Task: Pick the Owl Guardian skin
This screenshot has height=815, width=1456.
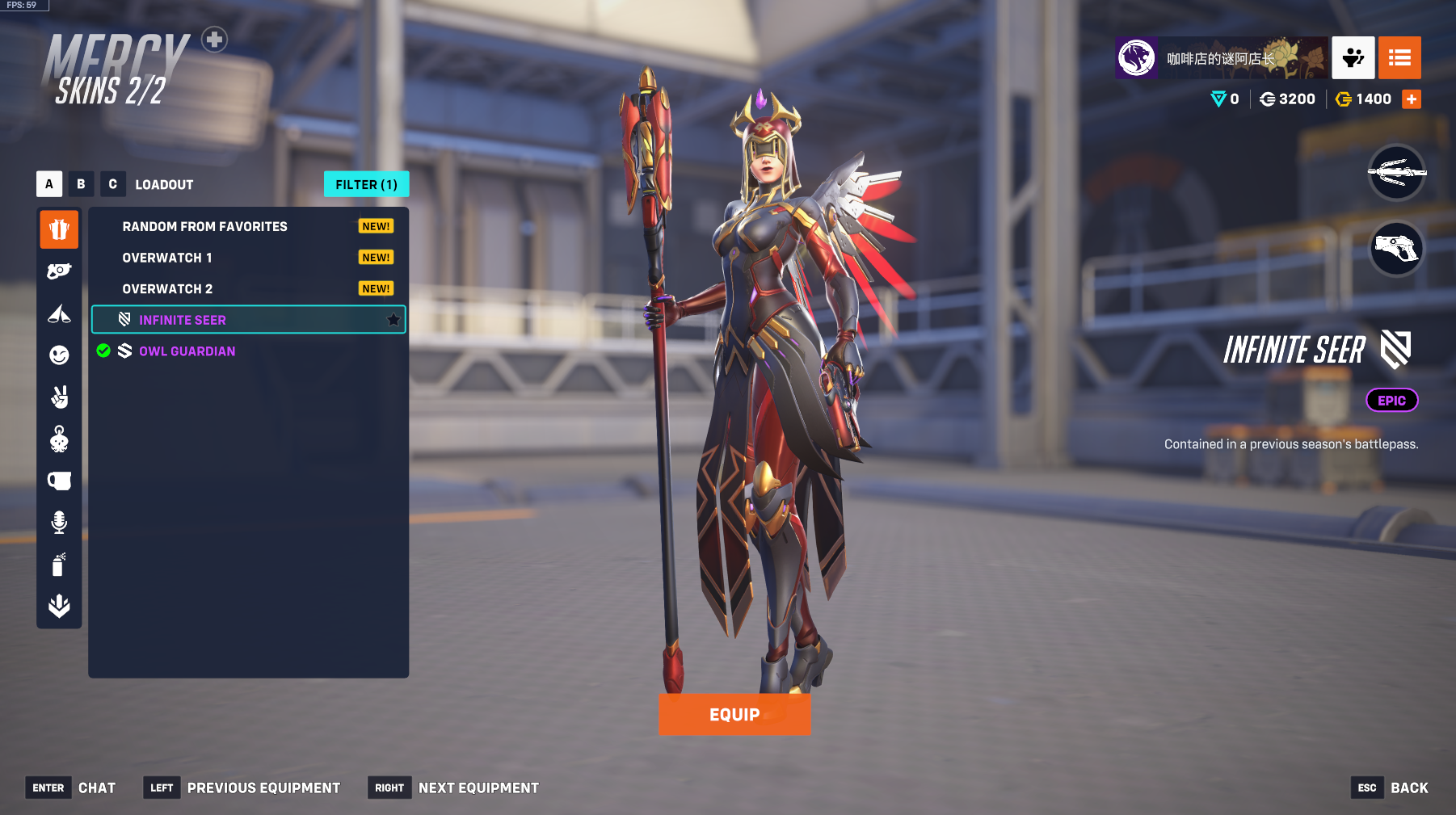Action: (187, 351)
